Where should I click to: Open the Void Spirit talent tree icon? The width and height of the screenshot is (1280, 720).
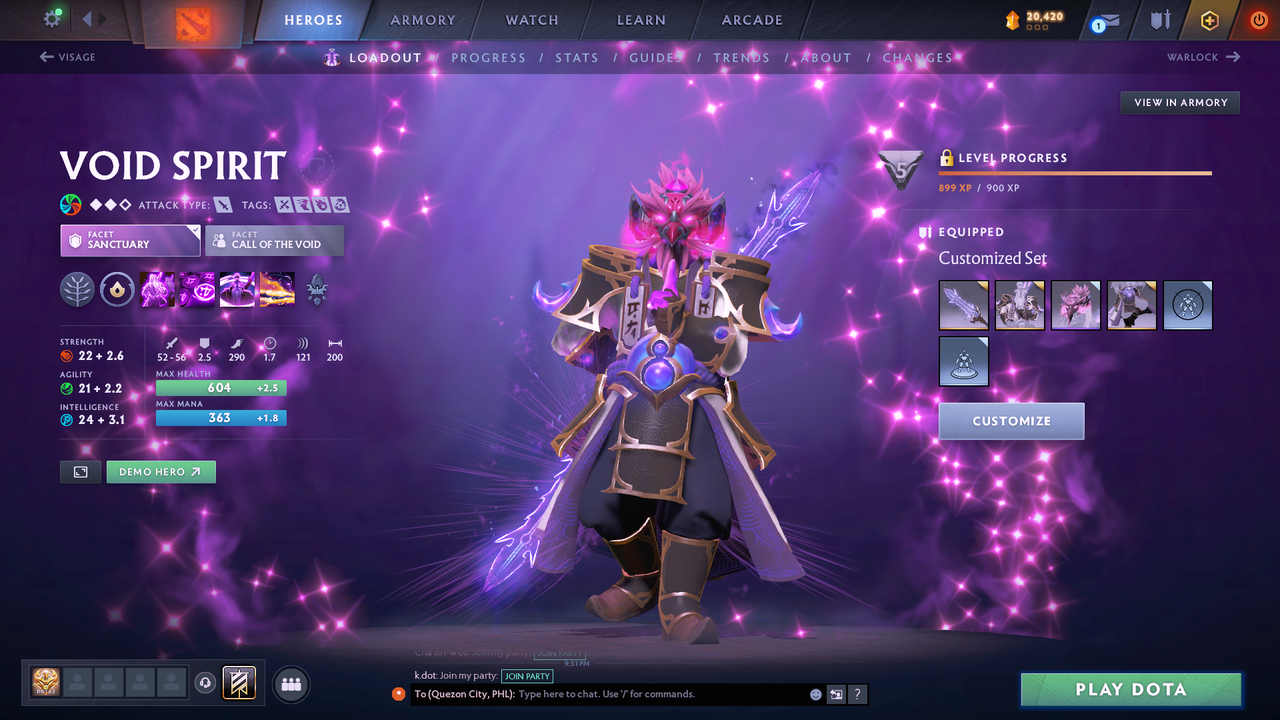(x=317, y=290)
